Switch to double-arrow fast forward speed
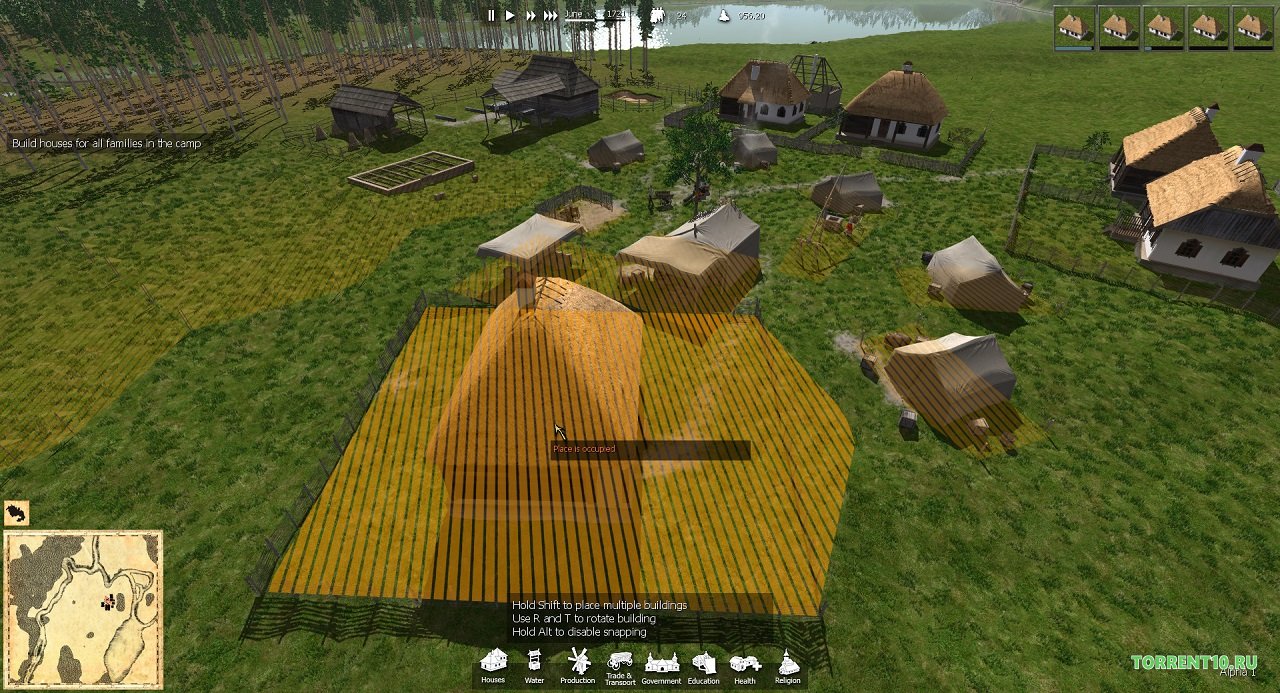The image size is (1280, 693). pyautogui.click(x=531, y=15)
